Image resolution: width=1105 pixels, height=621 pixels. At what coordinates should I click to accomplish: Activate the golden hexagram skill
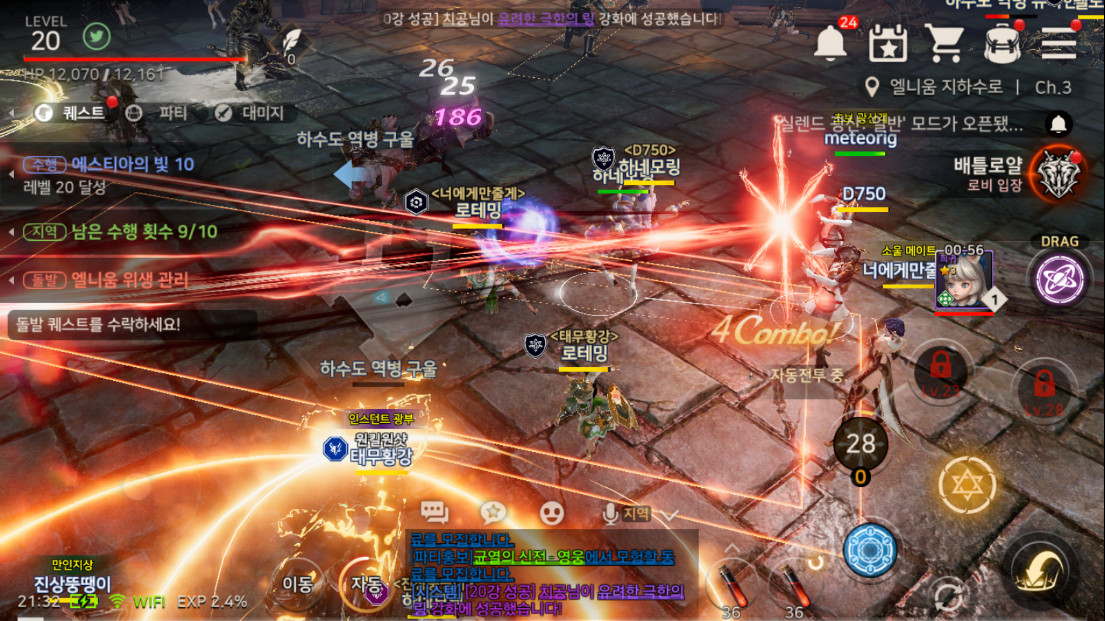[x=967, y=483]
